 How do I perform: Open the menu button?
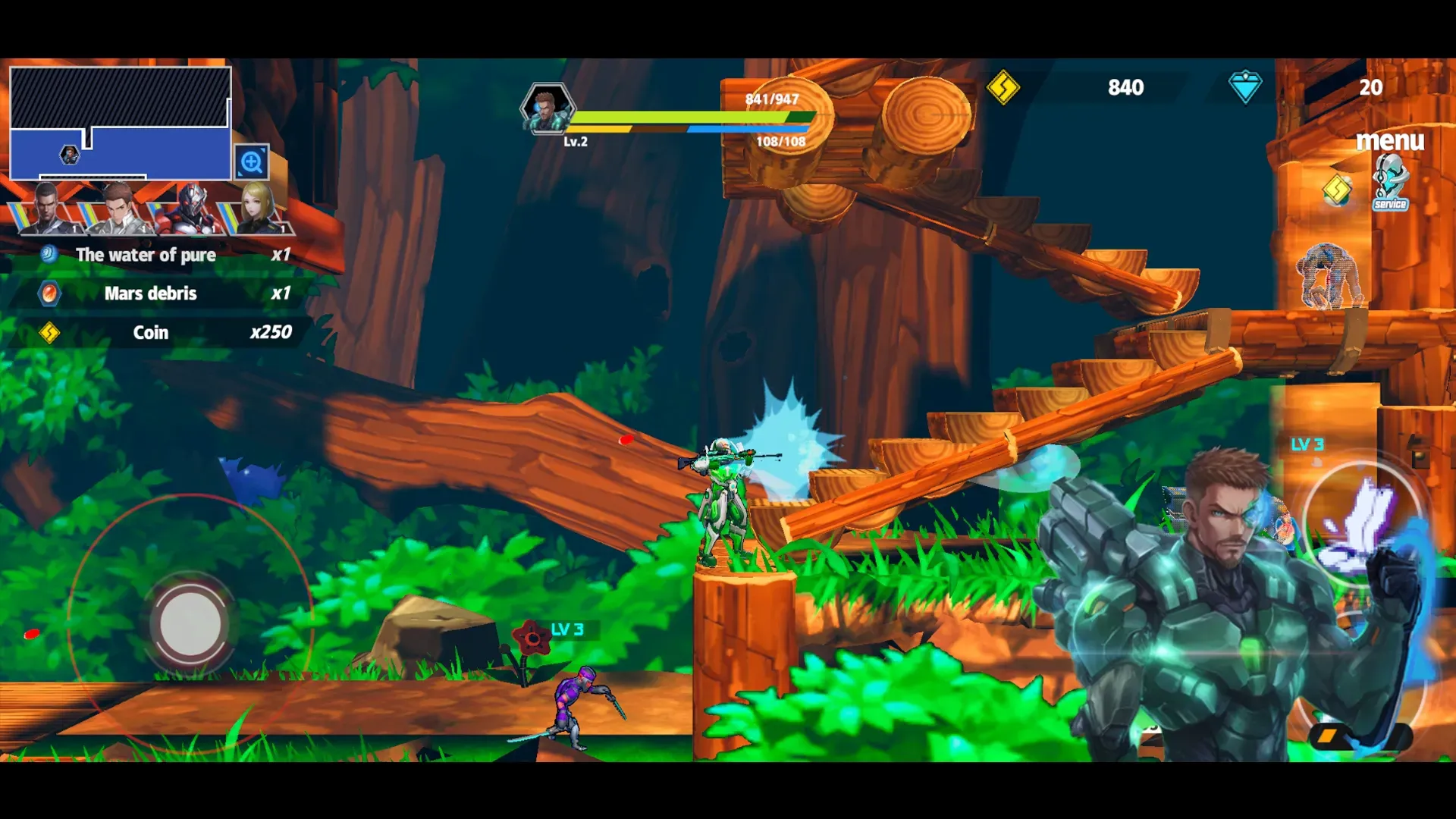click(1389, 140)
